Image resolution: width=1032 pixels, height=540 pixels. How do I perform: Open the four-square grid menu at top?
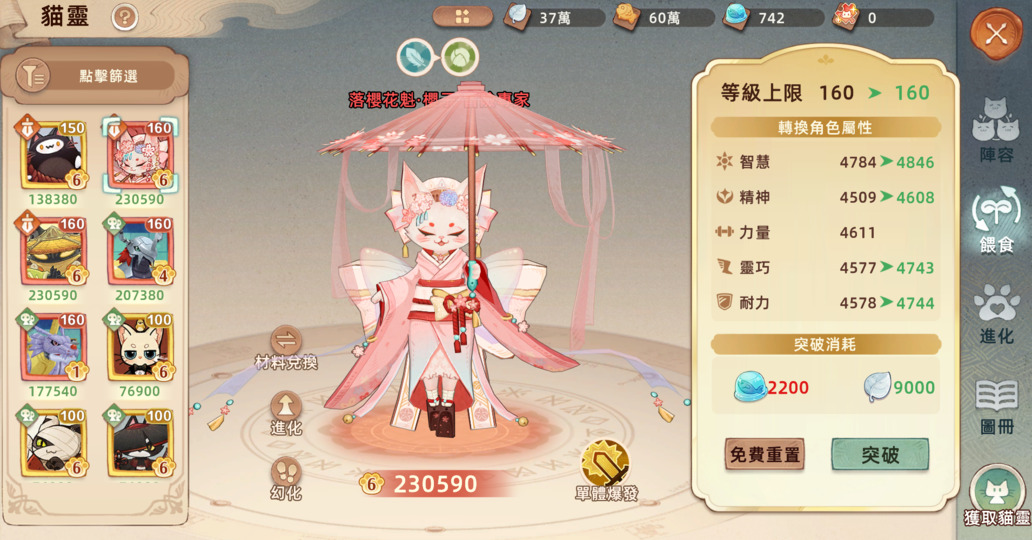[462, 17]
